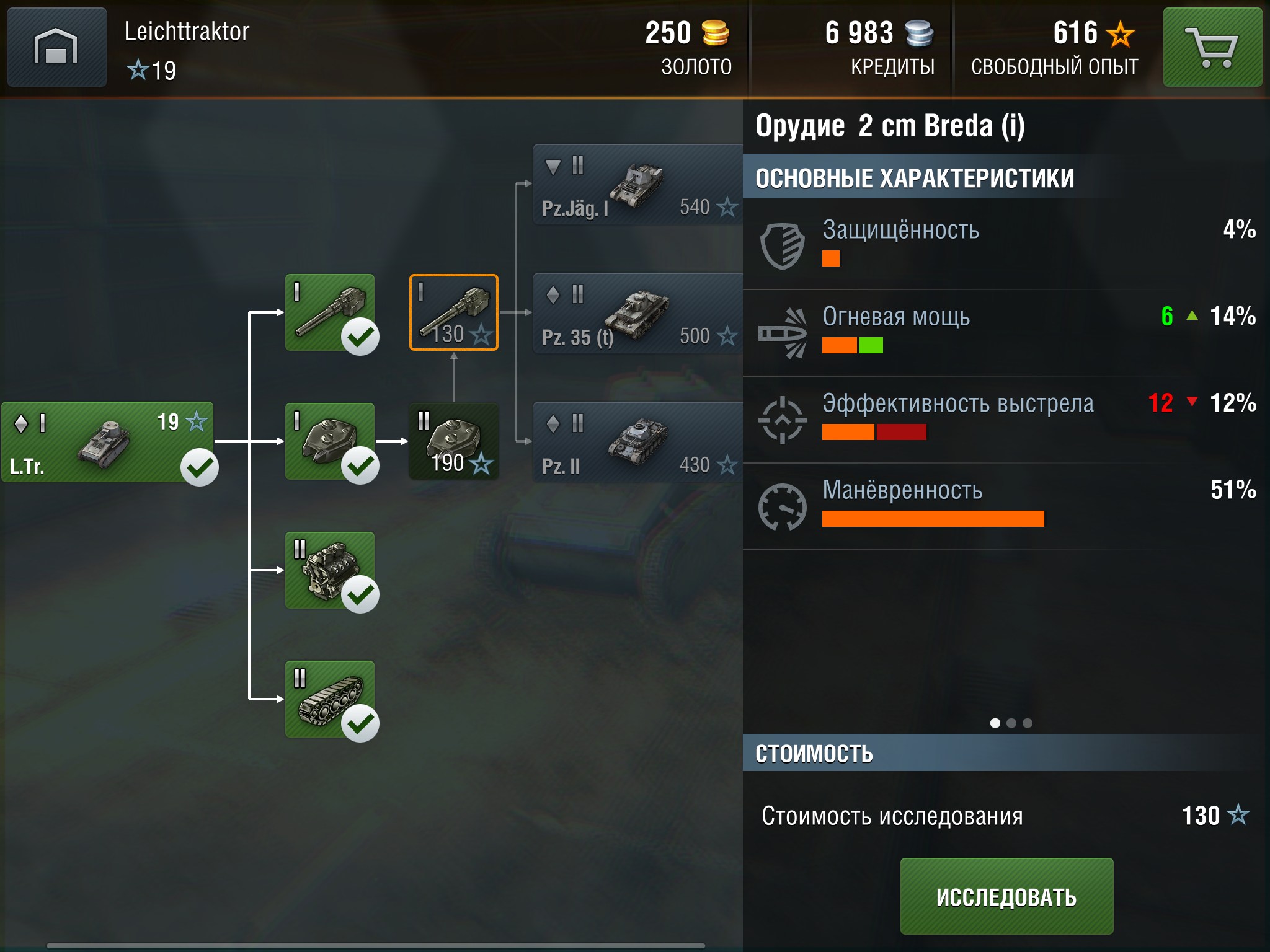Open the Pz. II tank node
Image resolution: width=1270 pixels, height=952 pixels.
637,442
